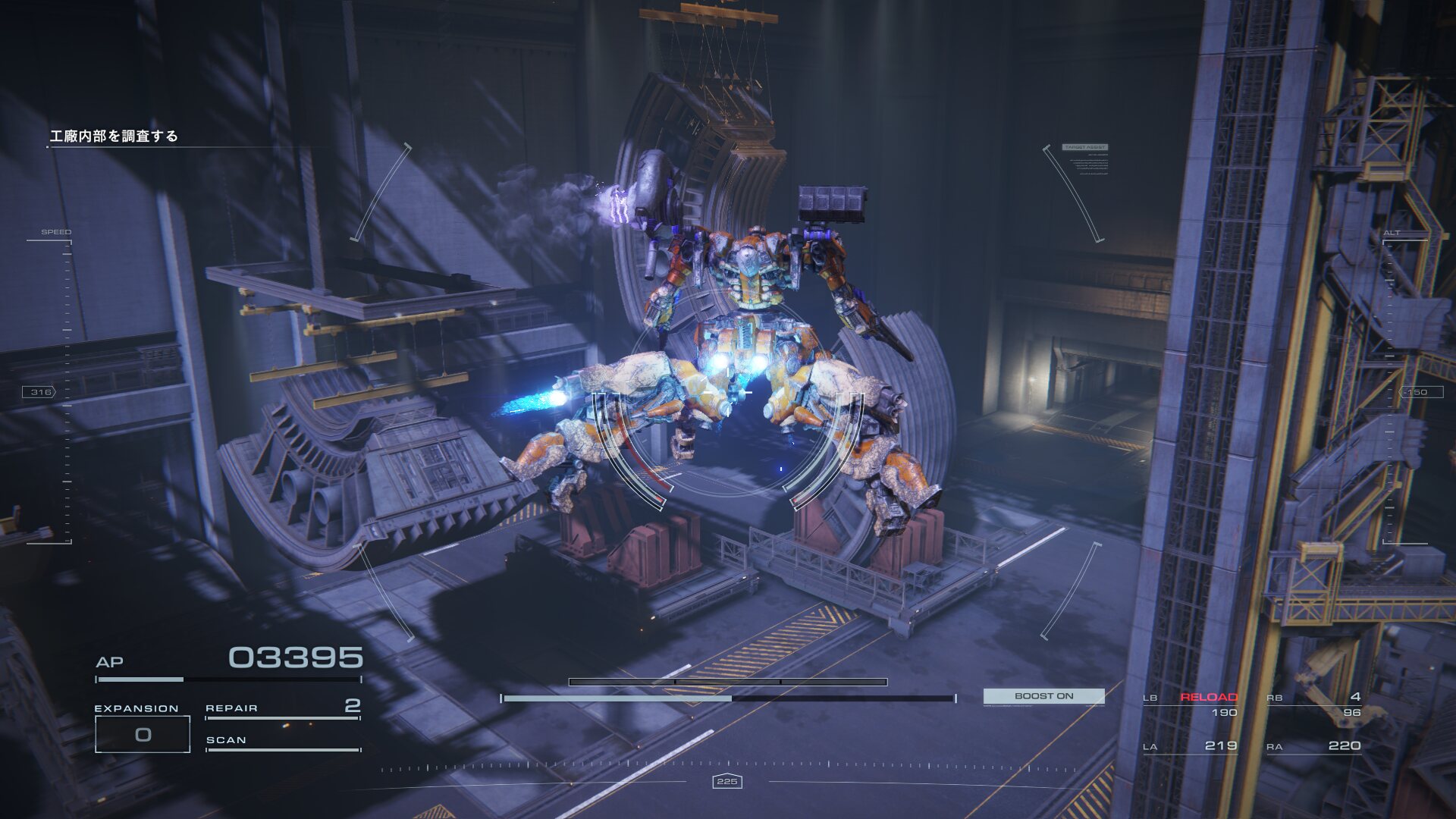Pick the RA weapon slot
Viewport: 1456px width, 819px height.
[1314, 746]
